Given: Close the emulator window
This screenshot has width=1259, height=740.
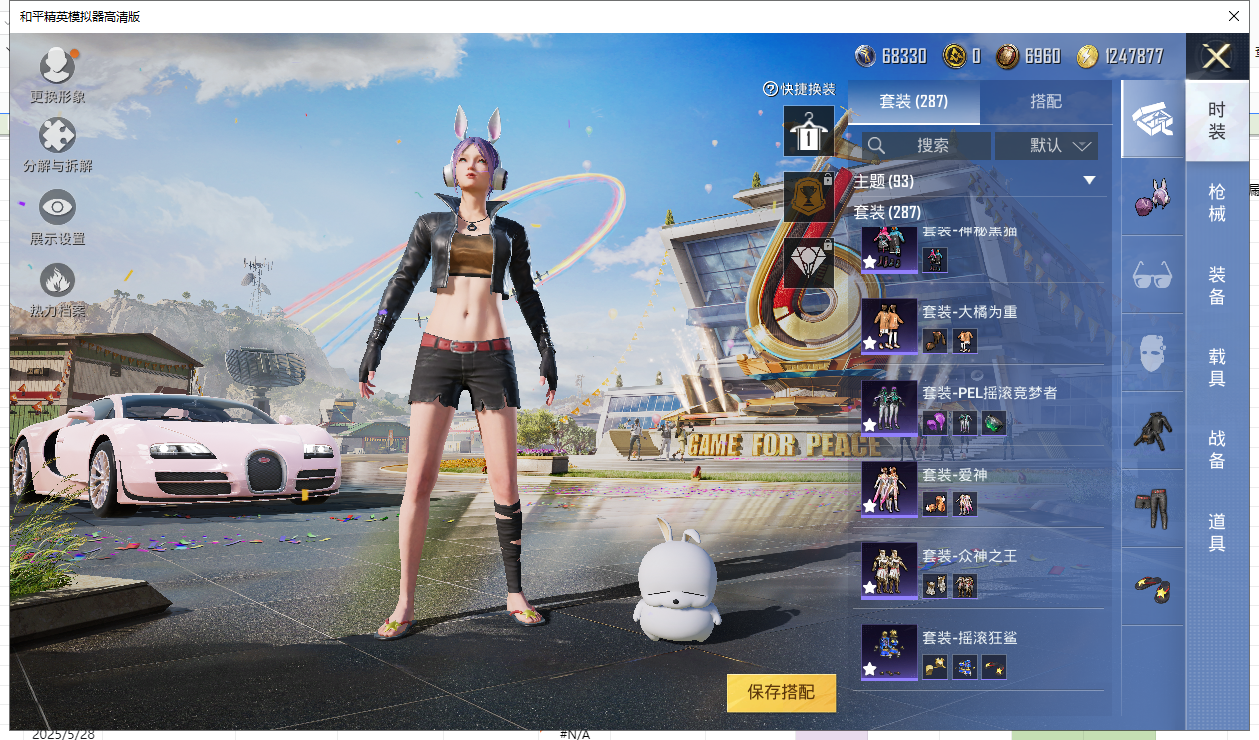Looking at the screenshot, I should pos(1234,16).
